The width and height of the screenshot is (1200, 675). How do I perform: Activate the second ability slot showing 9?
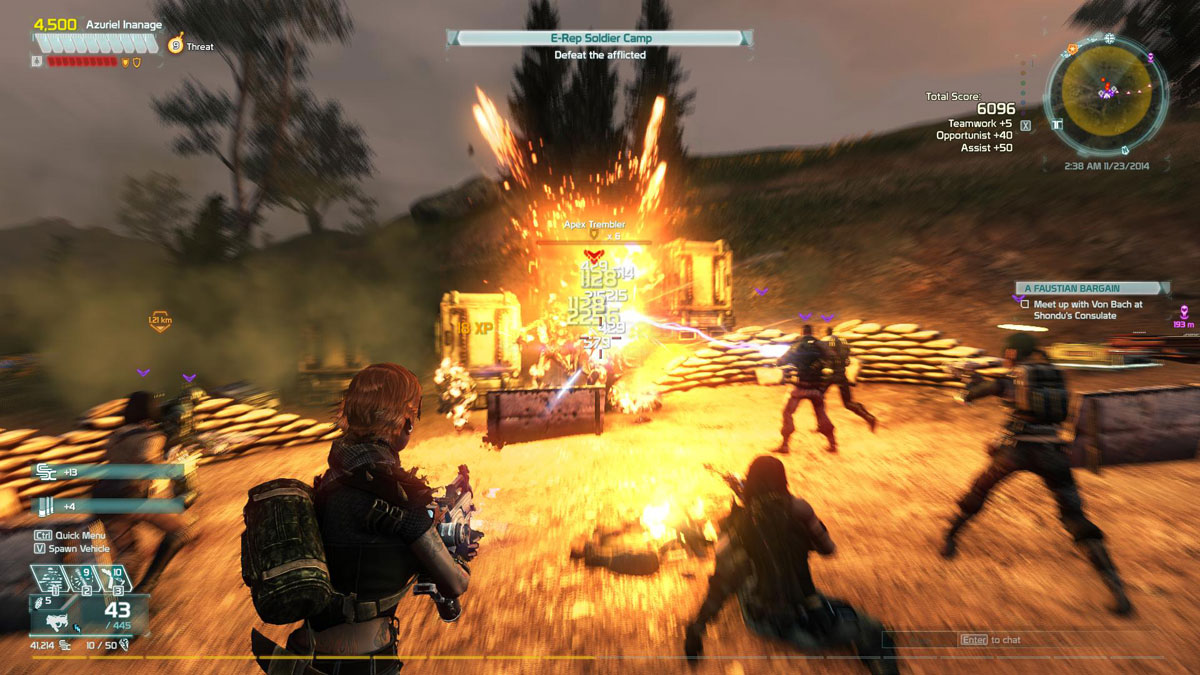[82, 580]
